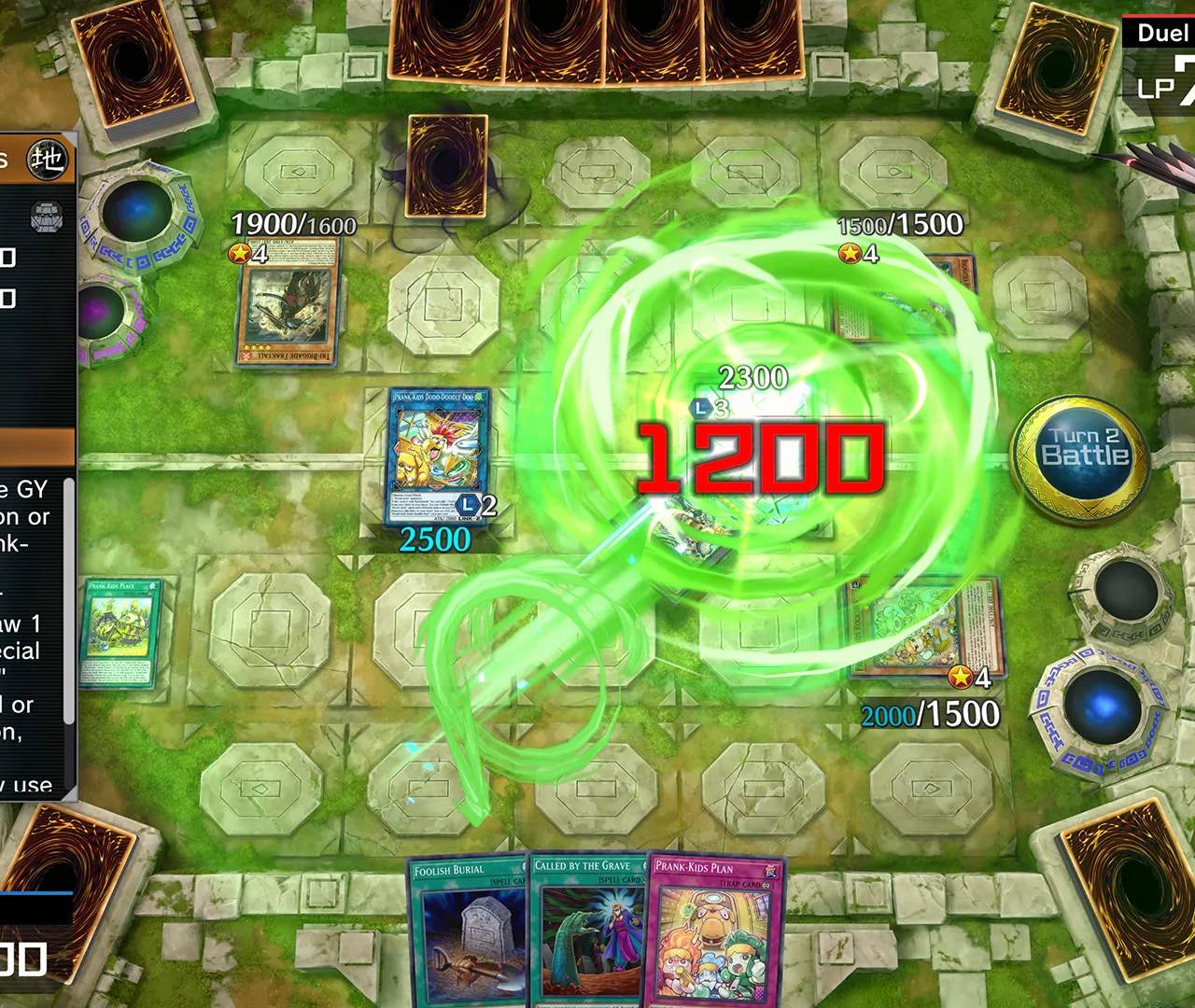
Task: Click the Link 3 icon on the attacking monster
Action: click(x=702, y=407)
